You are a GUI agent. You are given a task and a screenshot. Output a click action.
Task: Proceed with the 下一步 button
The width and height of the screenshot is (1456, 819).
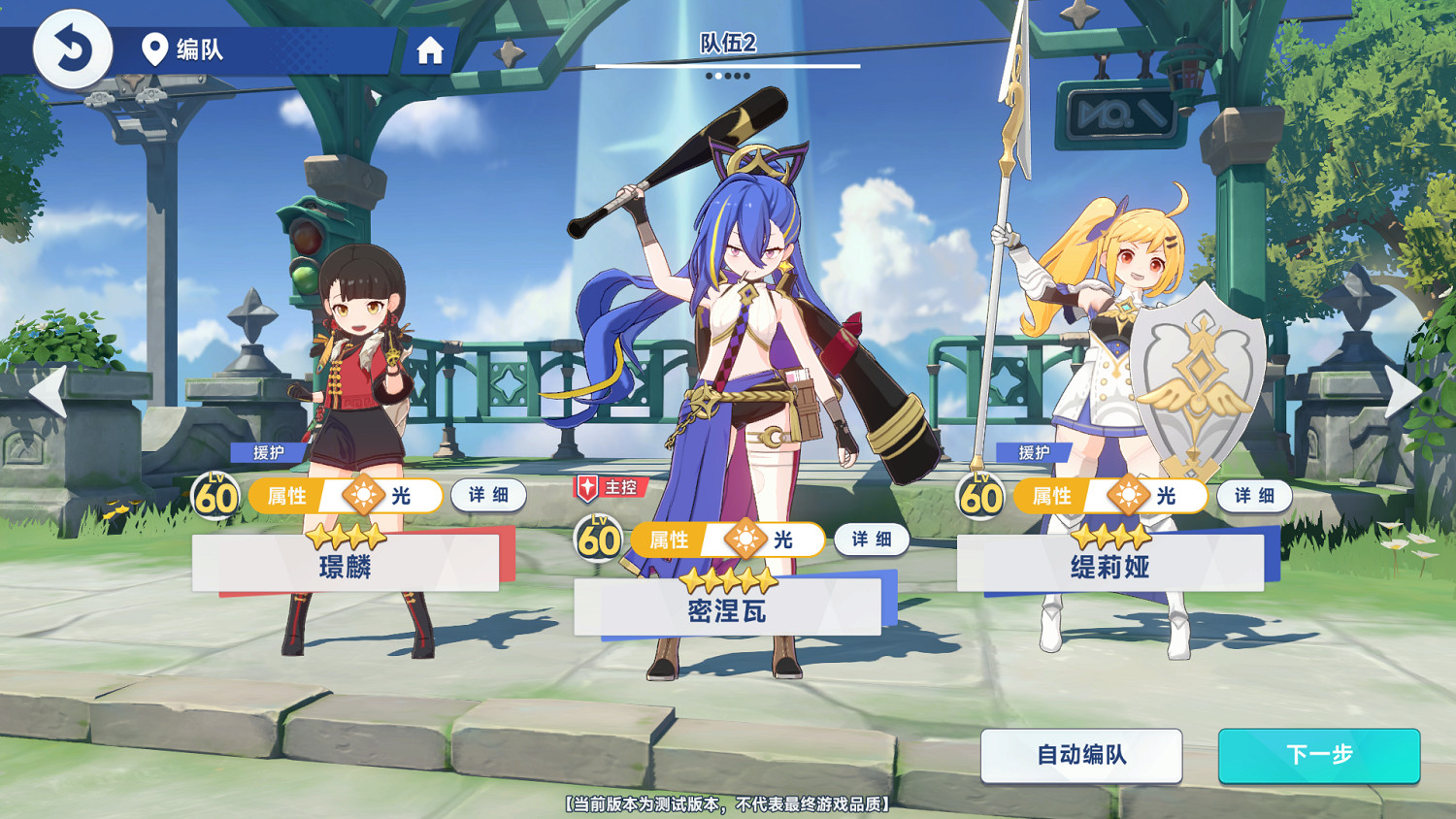[x=1318, y=755]
